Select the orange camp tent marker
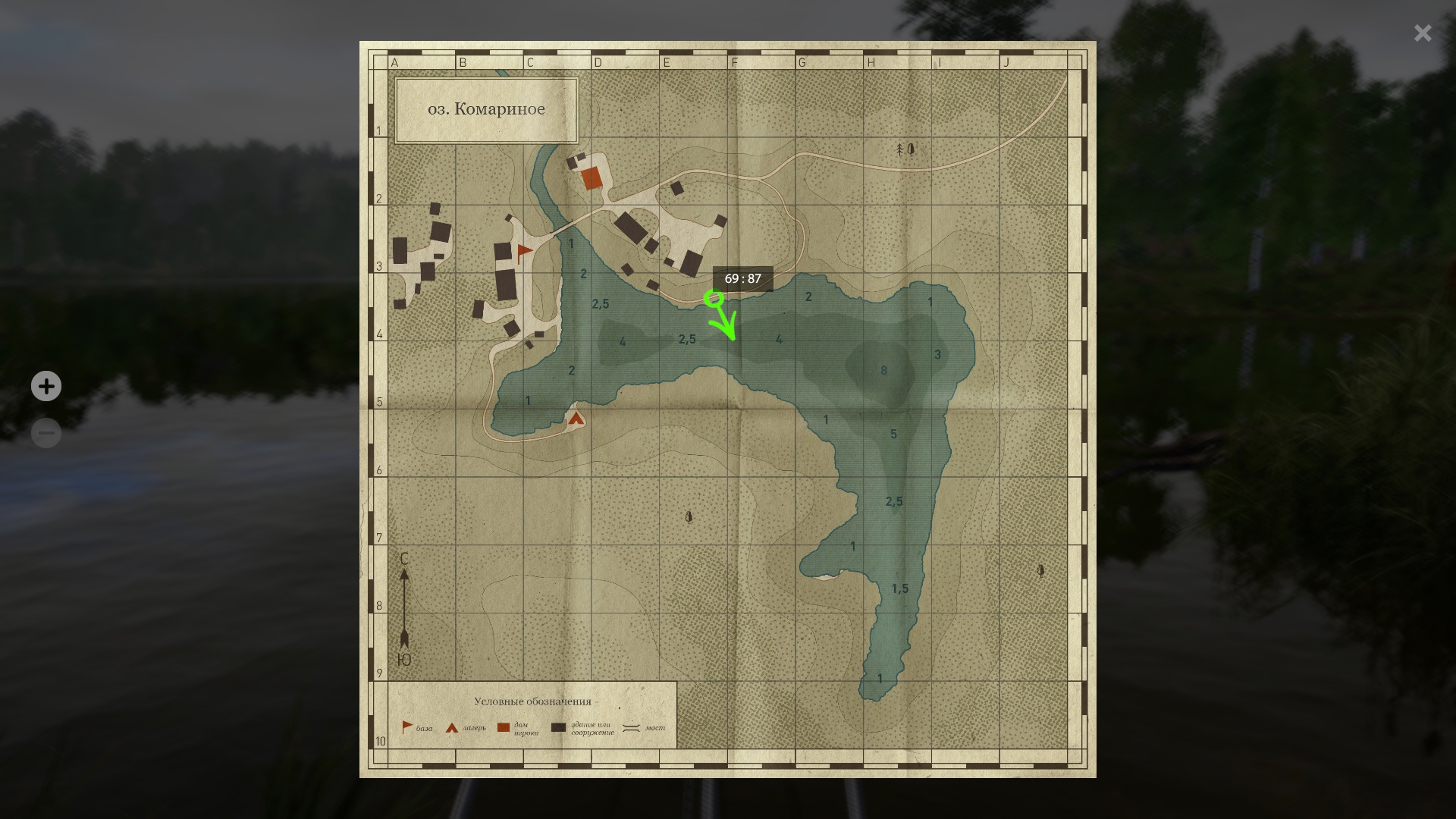 click(576, 418)
